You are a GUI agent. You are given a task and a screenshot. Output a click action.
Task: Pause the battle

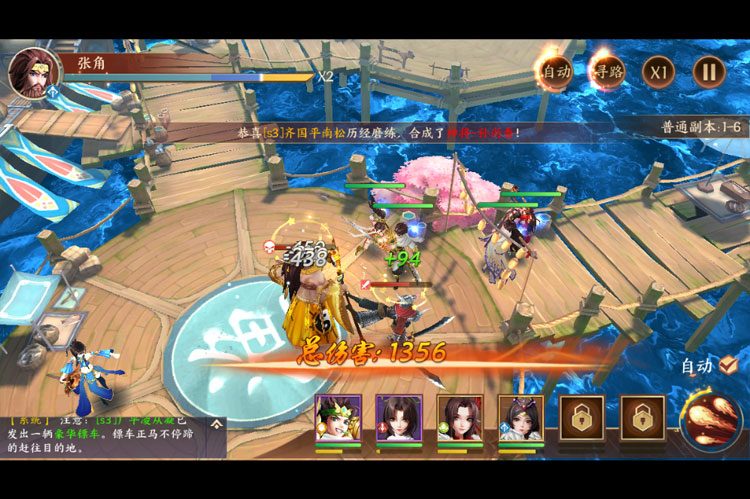(x=708, y=71)
